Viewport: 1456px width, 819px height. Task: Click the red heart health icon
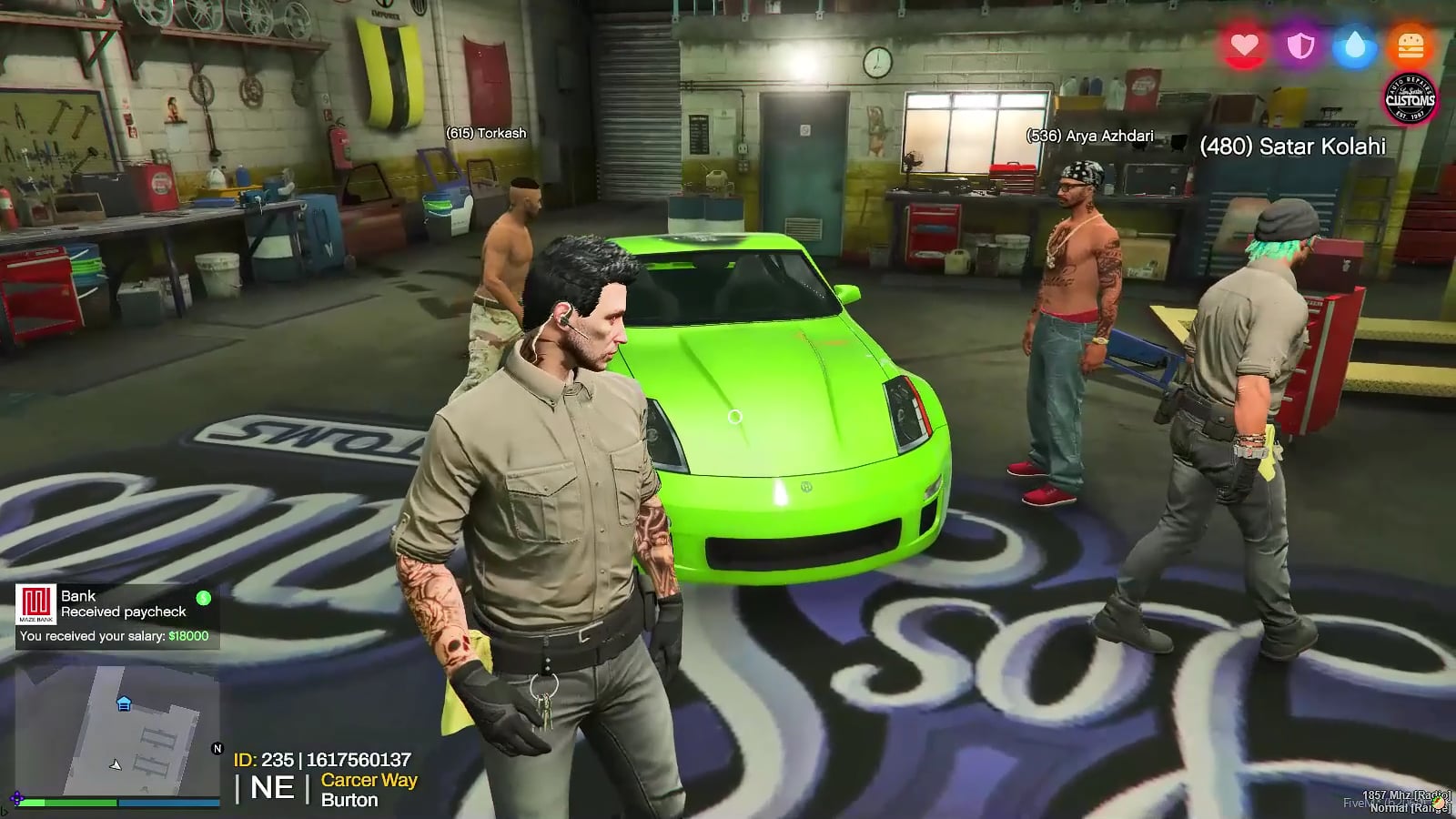(x=1244, y=45)
